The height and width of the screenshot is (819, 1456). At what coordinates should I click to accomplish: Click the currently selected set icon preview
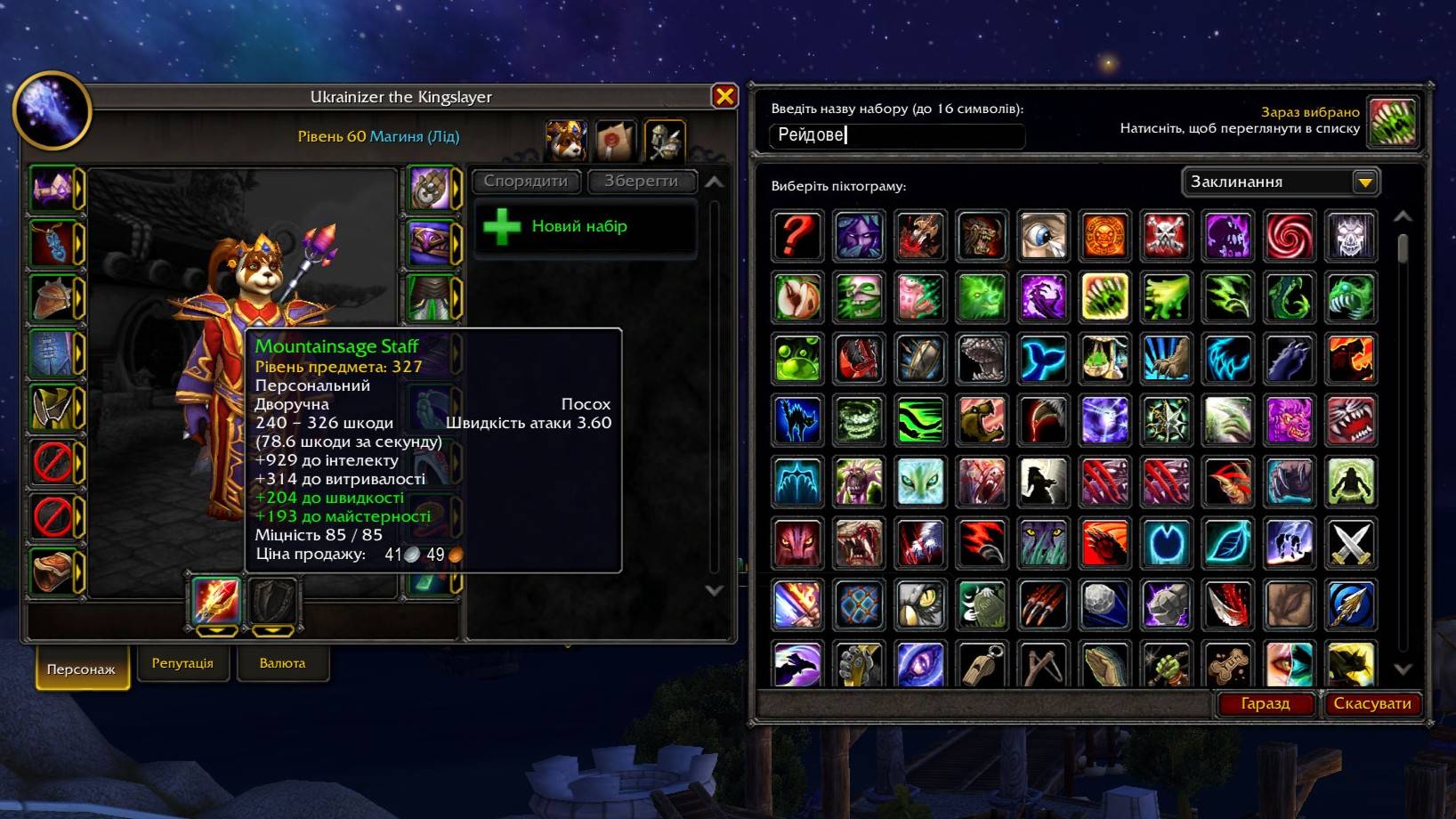point(1394,125)
